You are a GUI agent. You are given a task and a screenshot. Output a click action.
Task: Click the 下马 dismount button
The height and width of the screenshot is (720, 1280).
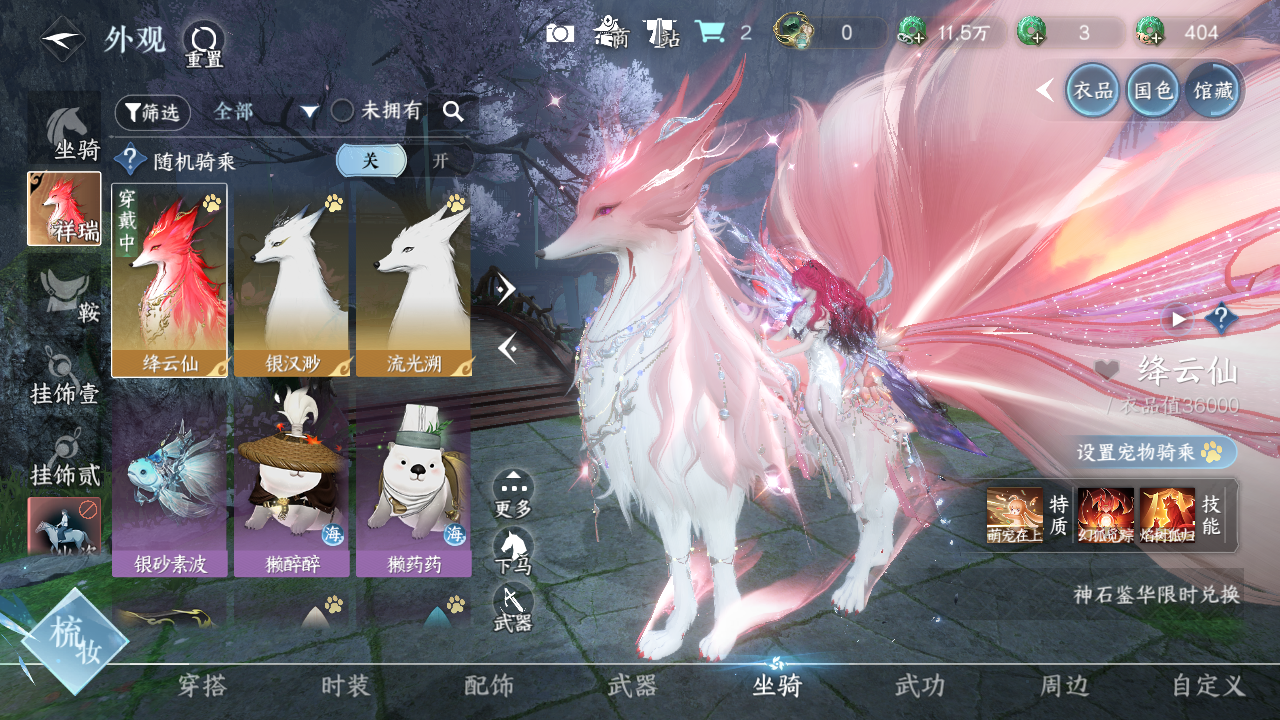click(513, 551)
